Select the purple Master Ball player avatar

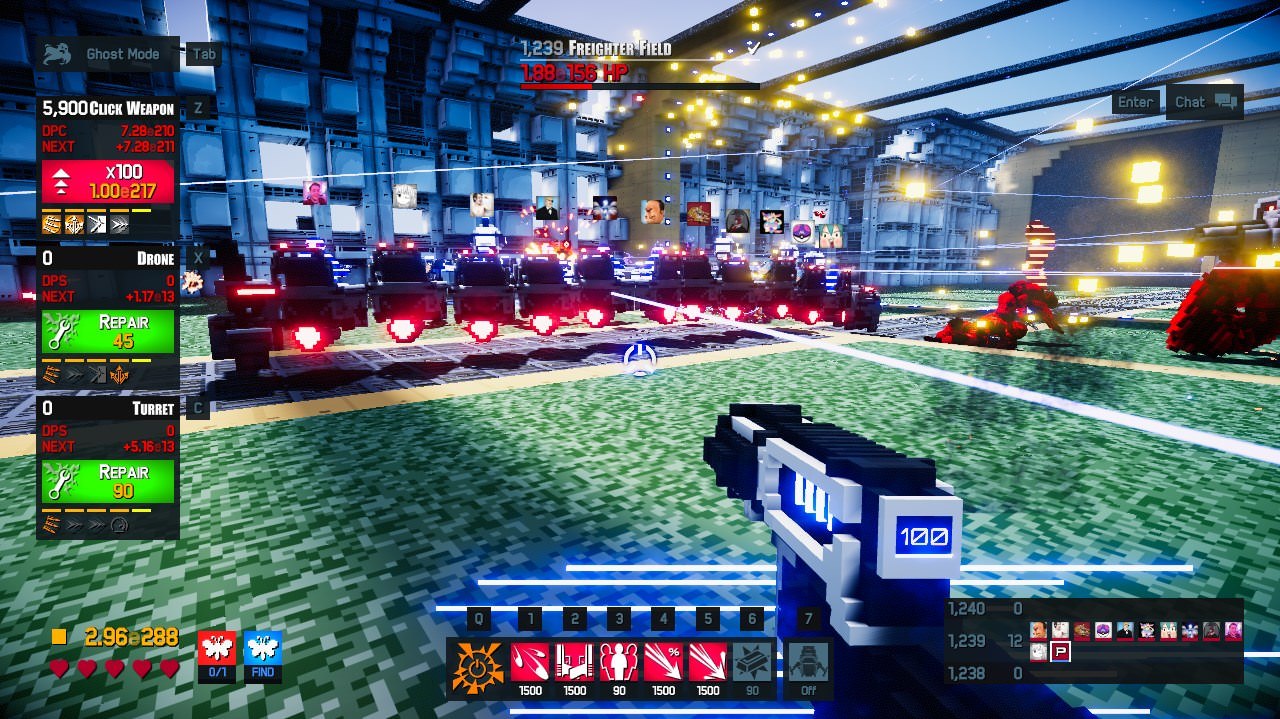pyautogui.click(x=1103, y=631)
